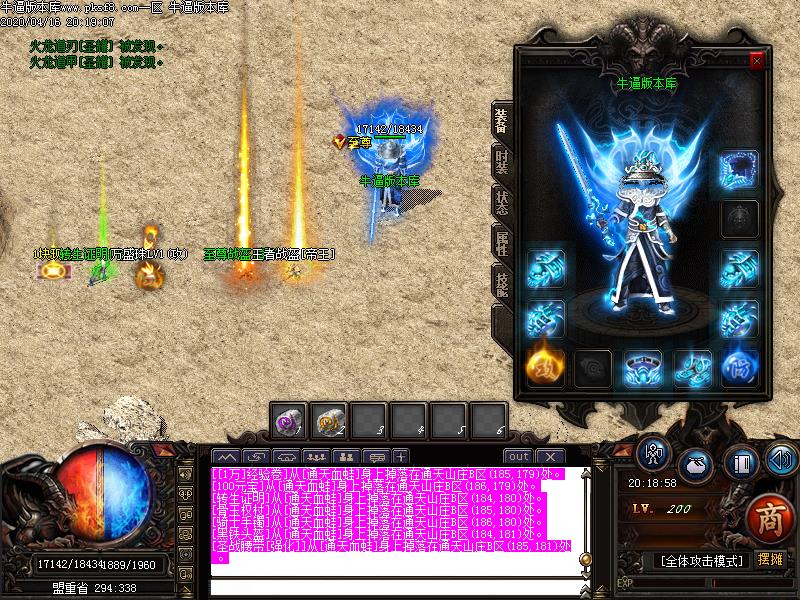The height and width of the screenshot is (600, 800).
Task: Open the 时装 fashion tab
Action: tap(501, 160)
